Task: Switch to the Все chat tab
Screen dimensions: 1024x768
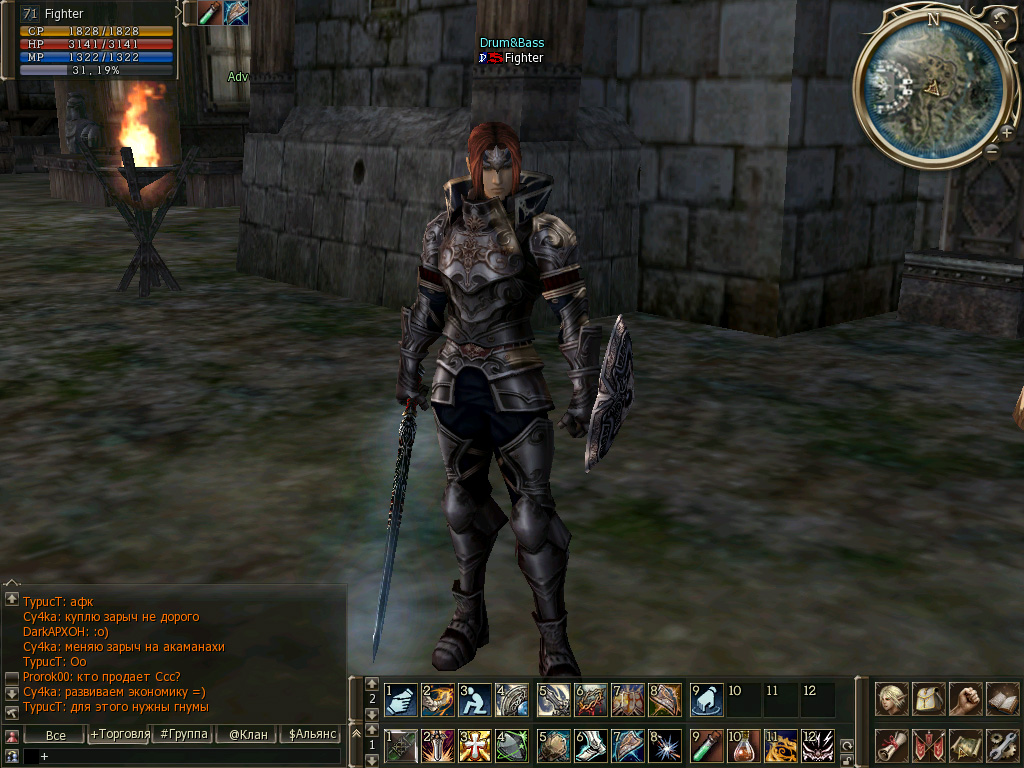Action: [x=56, y=735]
